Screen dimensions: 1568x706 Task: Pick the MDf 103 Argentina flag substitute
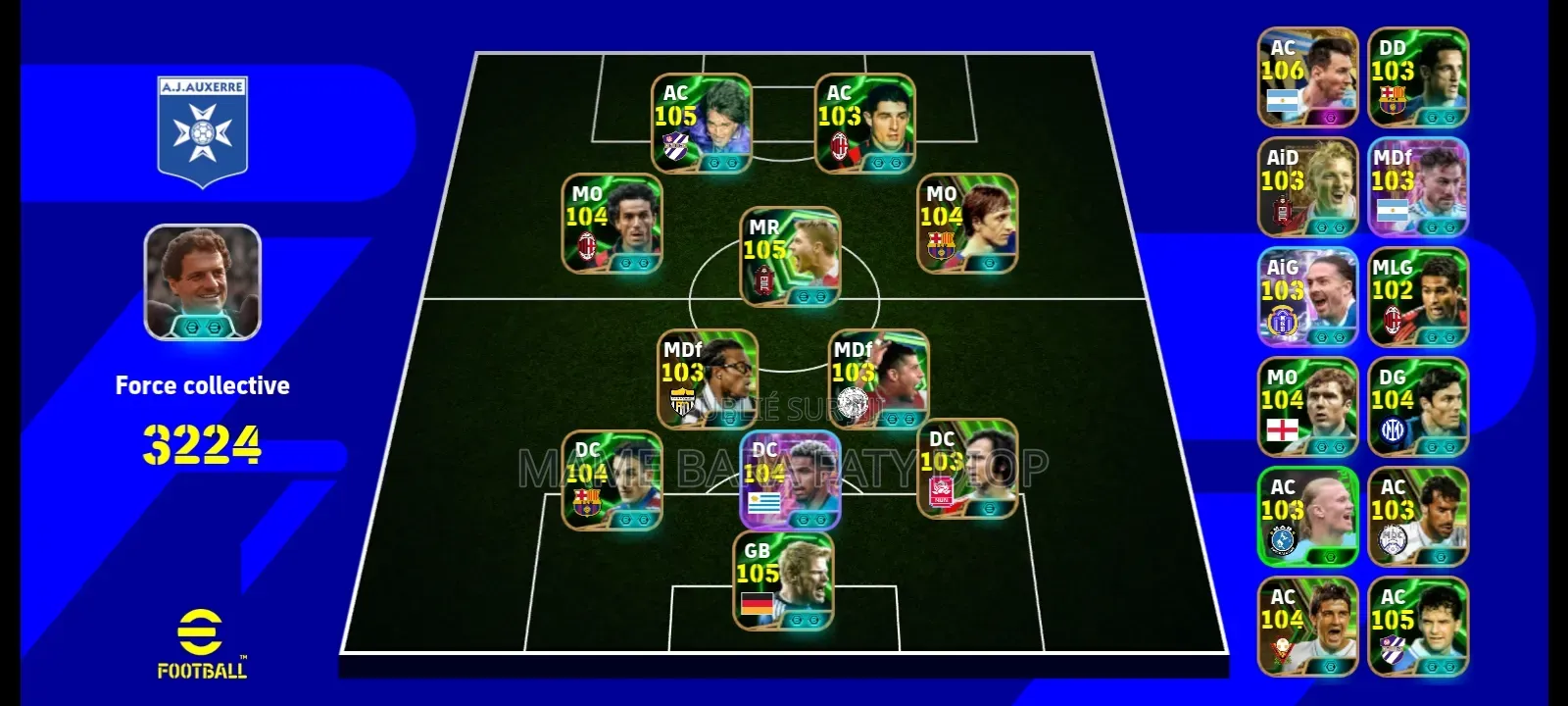(x=1418, y=187)
